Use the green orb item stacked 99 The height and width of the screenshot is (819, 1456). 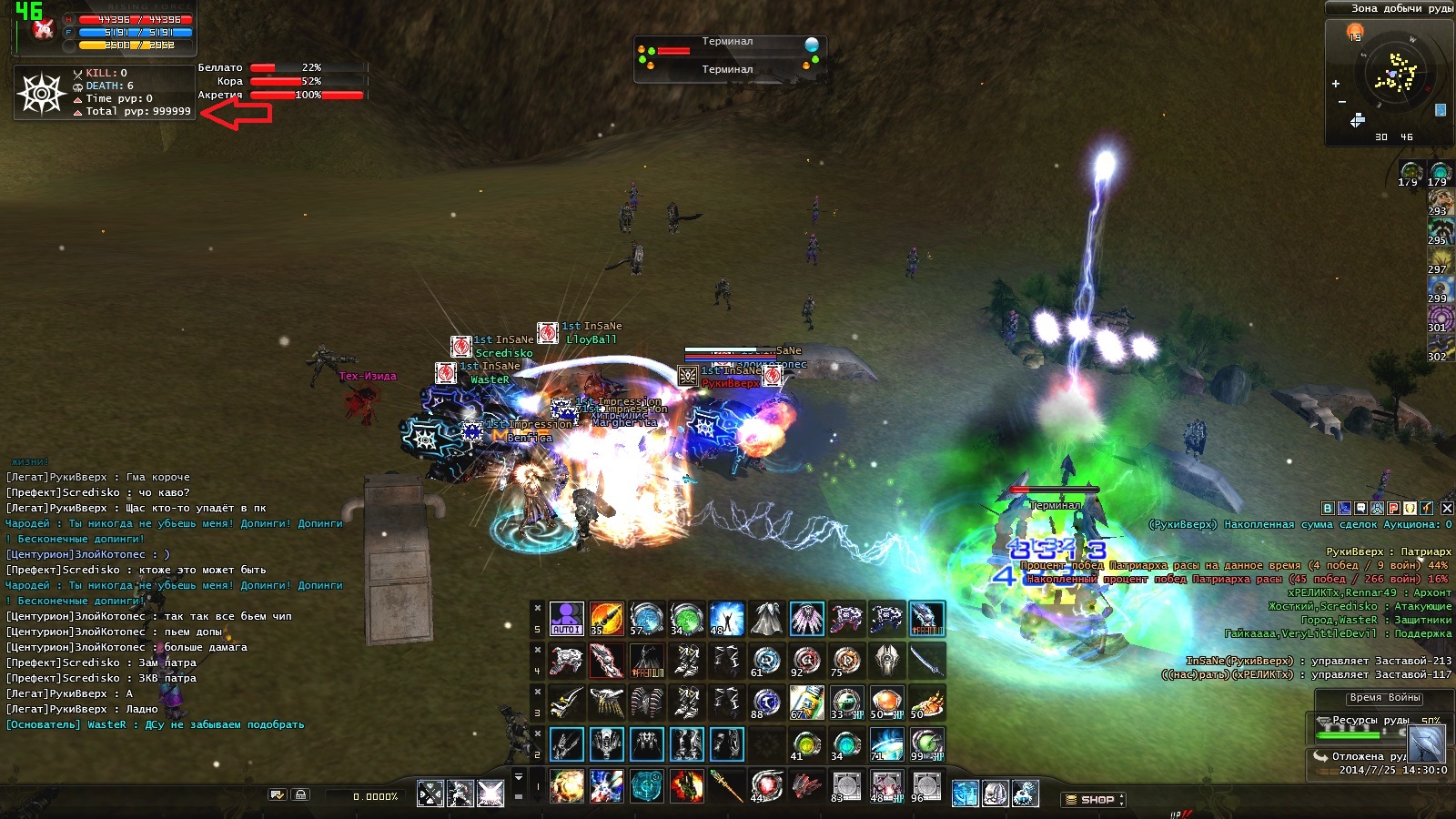(x=926, y=744)
